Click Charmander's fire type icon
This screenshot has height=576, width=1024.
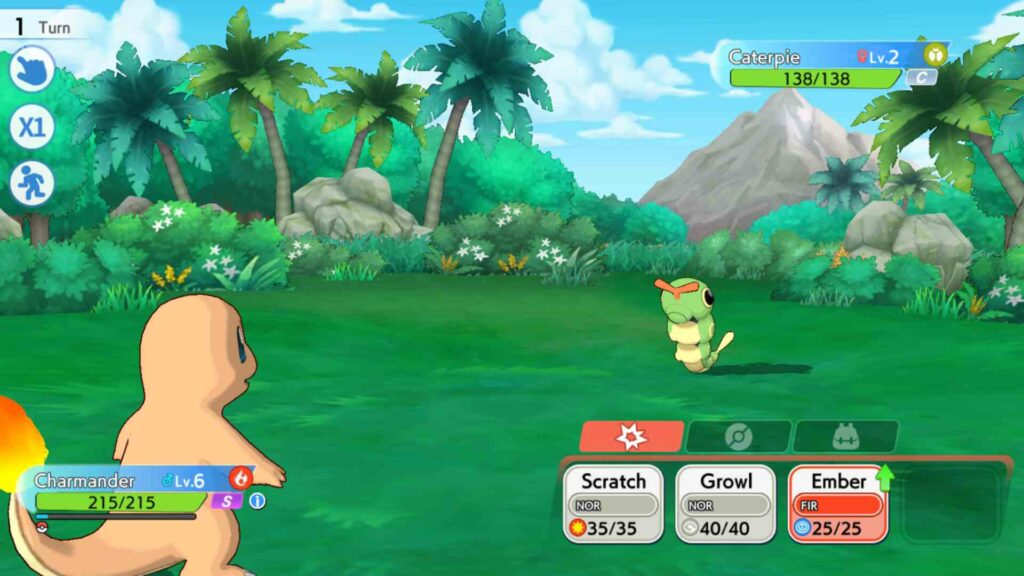[x=241, y=478]
